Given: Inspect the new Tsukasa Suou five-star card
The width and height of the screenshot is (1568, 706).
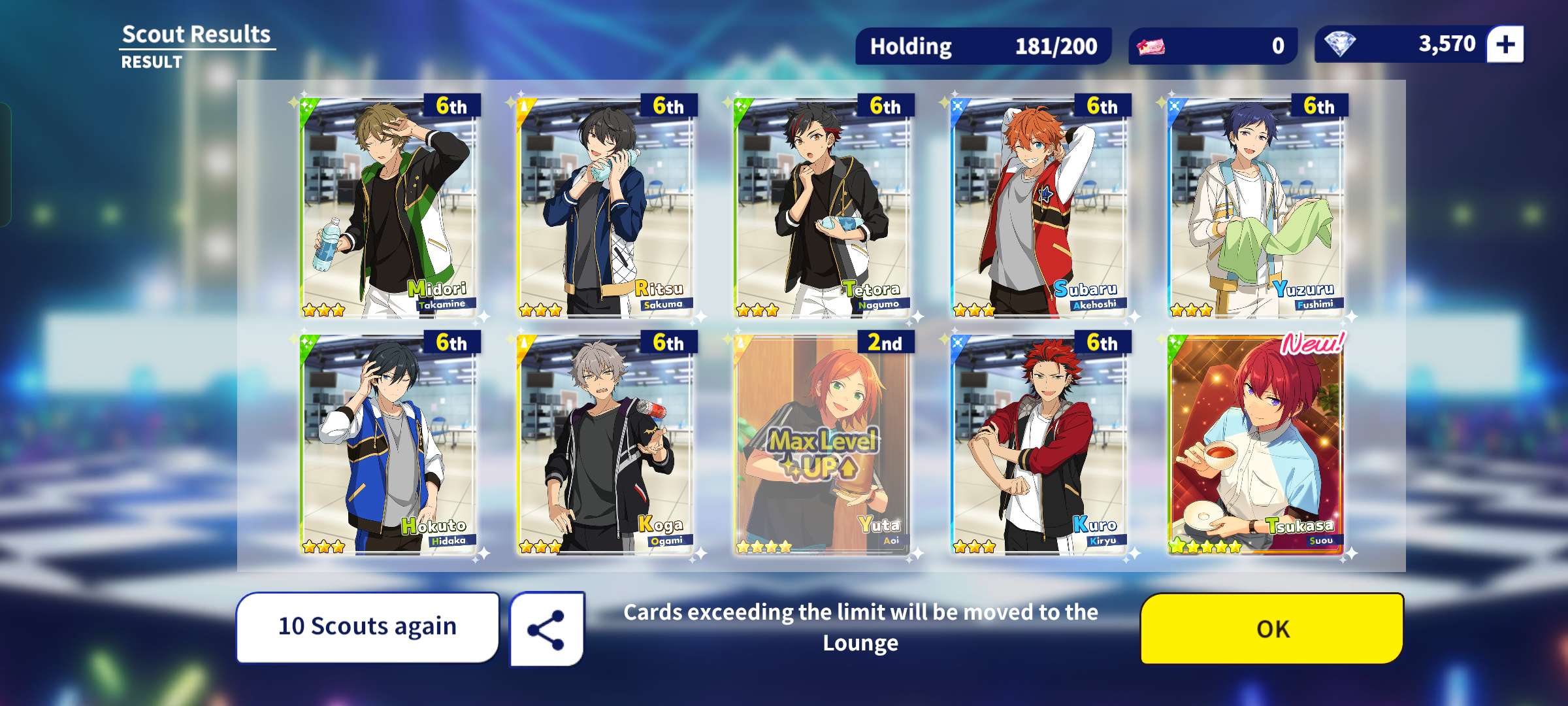Looking at the screenshot, I should (1256, 445).
